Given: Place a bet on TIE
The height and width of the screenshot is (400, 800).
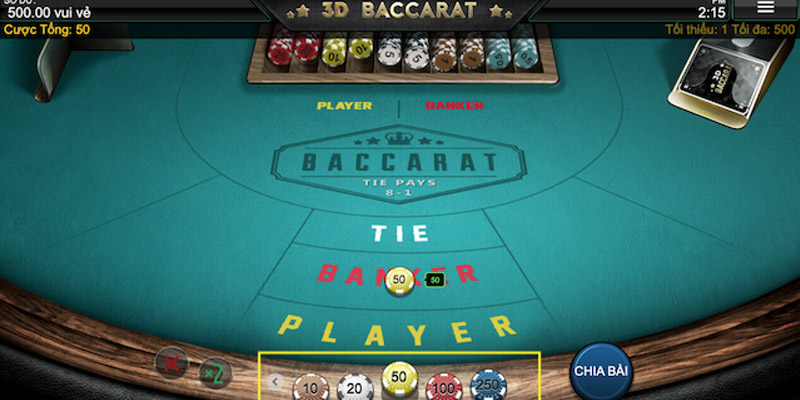Looking at the screenshot, I should (400, 234).
